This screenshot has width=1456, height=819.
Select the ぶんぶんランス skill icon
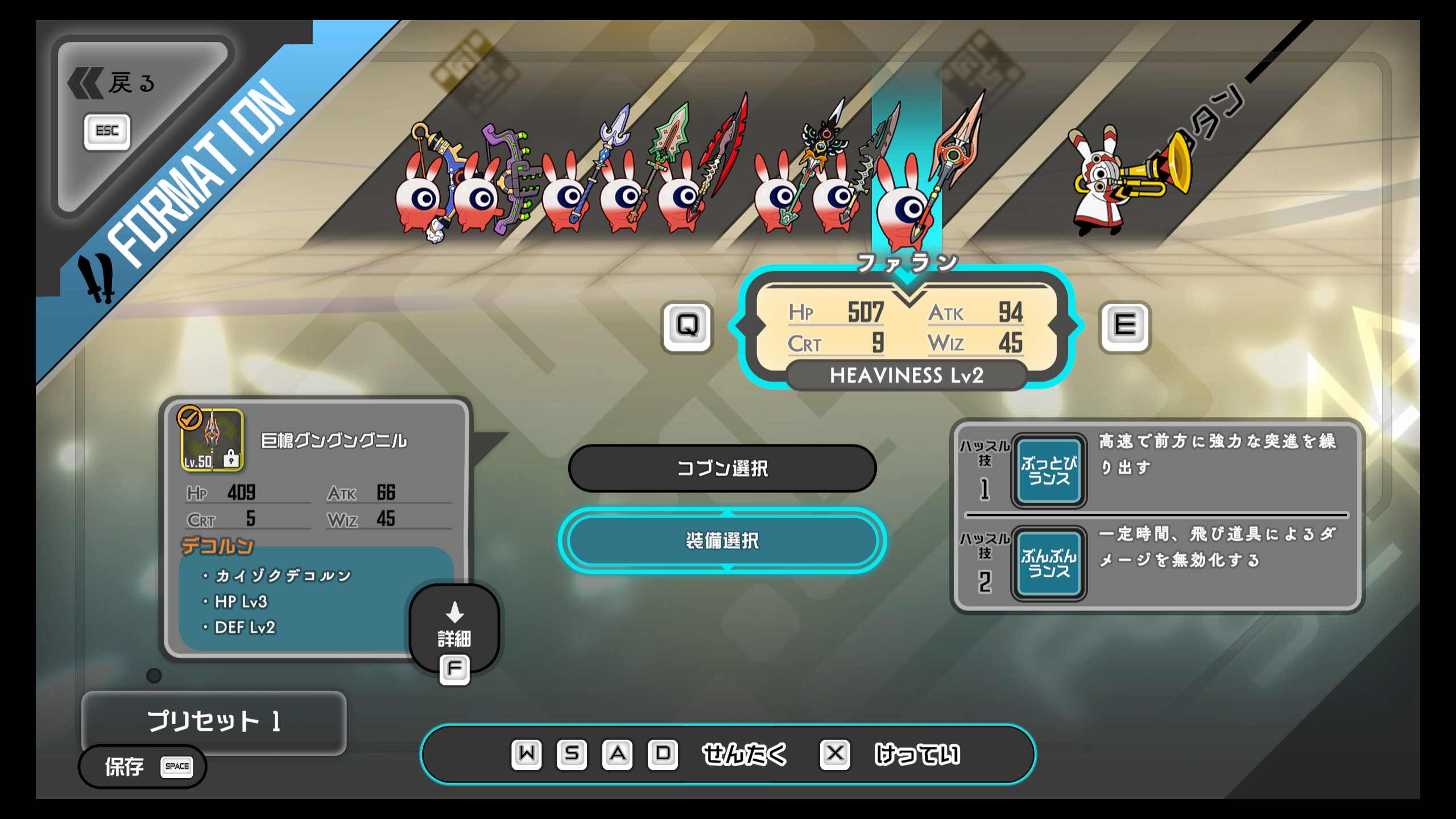[1049, 564]
